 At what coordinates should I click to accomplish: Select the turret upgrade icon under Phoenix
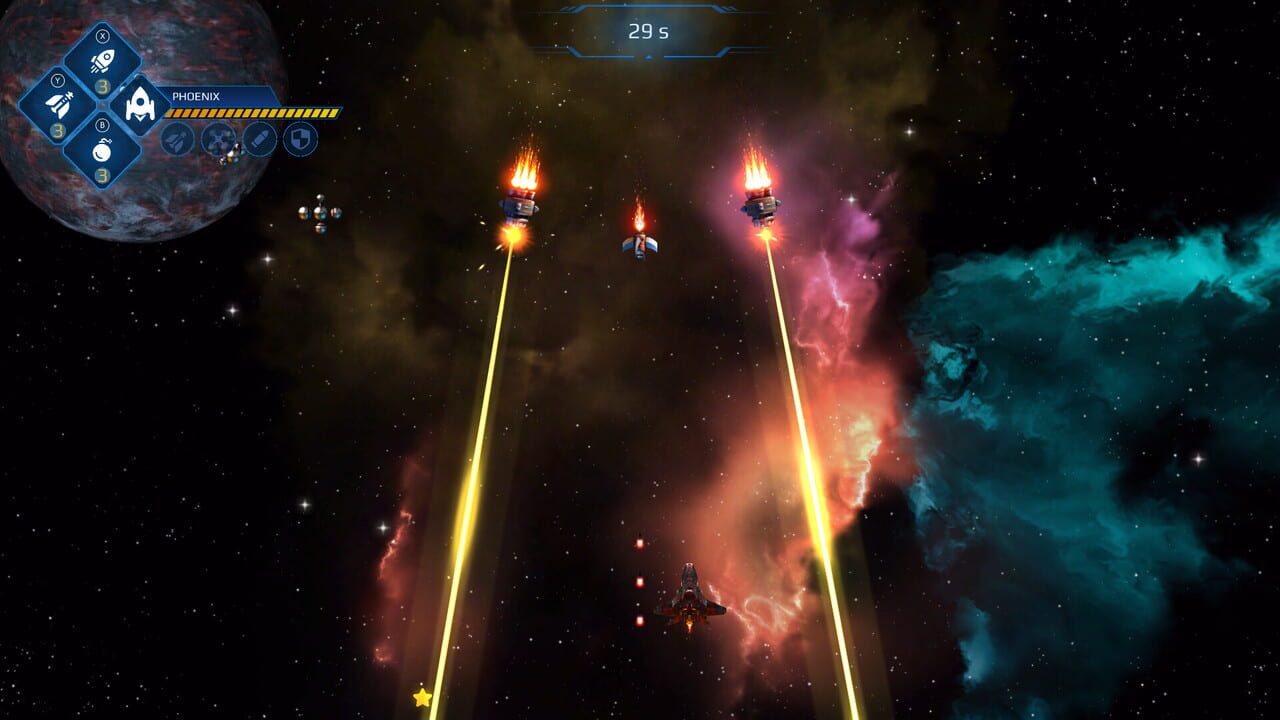(218, 140)
